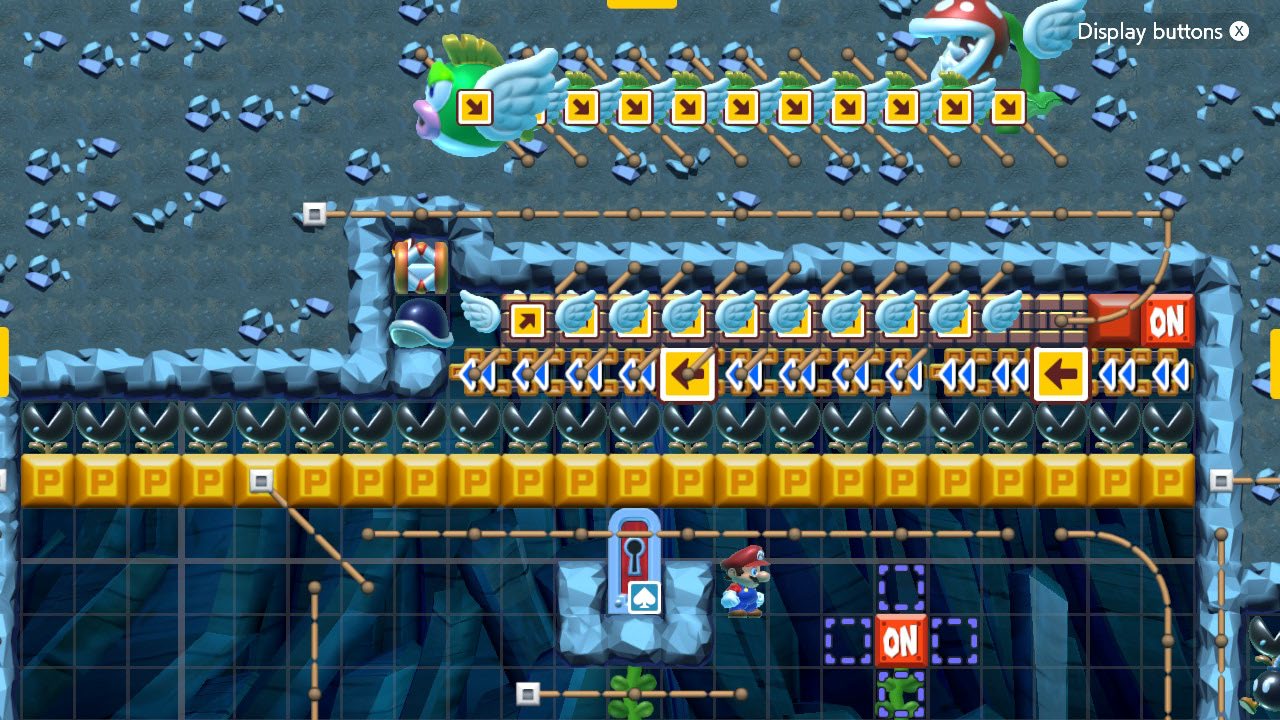This screenshot has width=1280, height=720.
Task: Click the track endpoint beside the P blocks
Action: coord(263,481)
